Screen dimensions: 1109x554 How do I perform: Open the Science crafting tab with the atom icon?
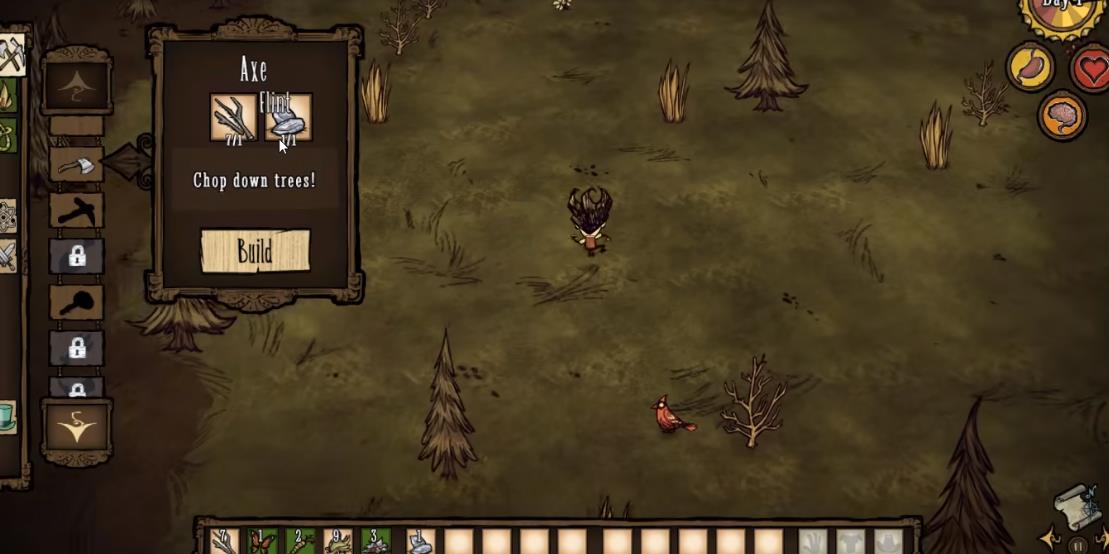coord(7,216)
